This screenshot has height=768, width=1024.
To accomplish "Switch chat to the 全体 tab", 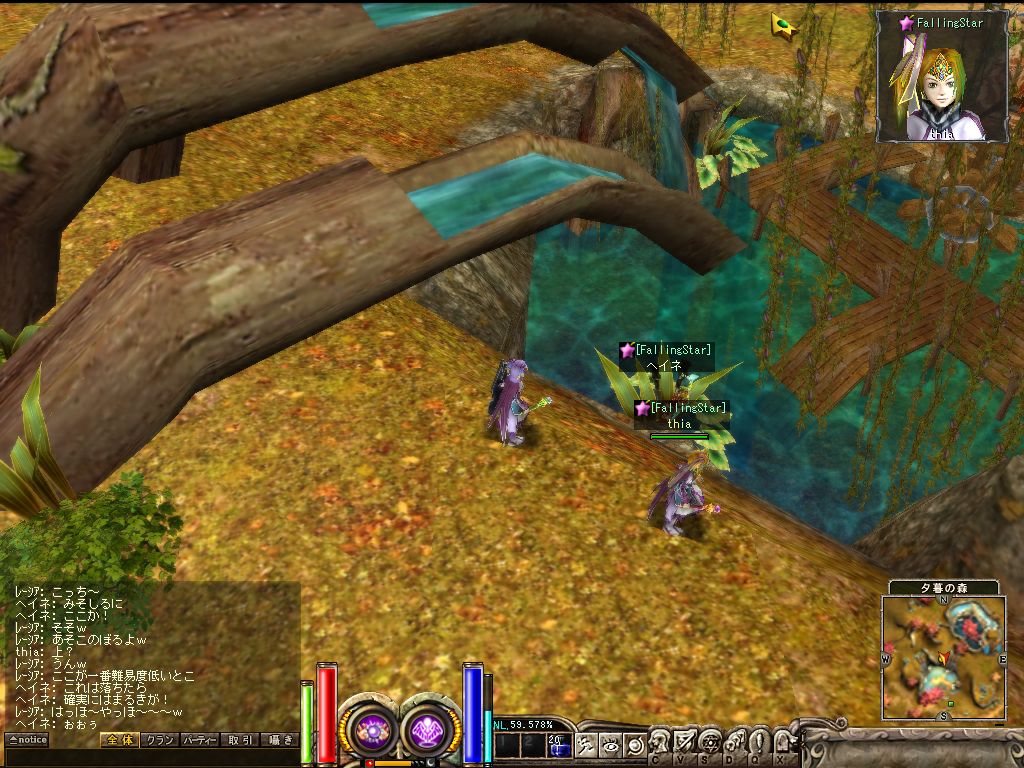I will (119, 740).
